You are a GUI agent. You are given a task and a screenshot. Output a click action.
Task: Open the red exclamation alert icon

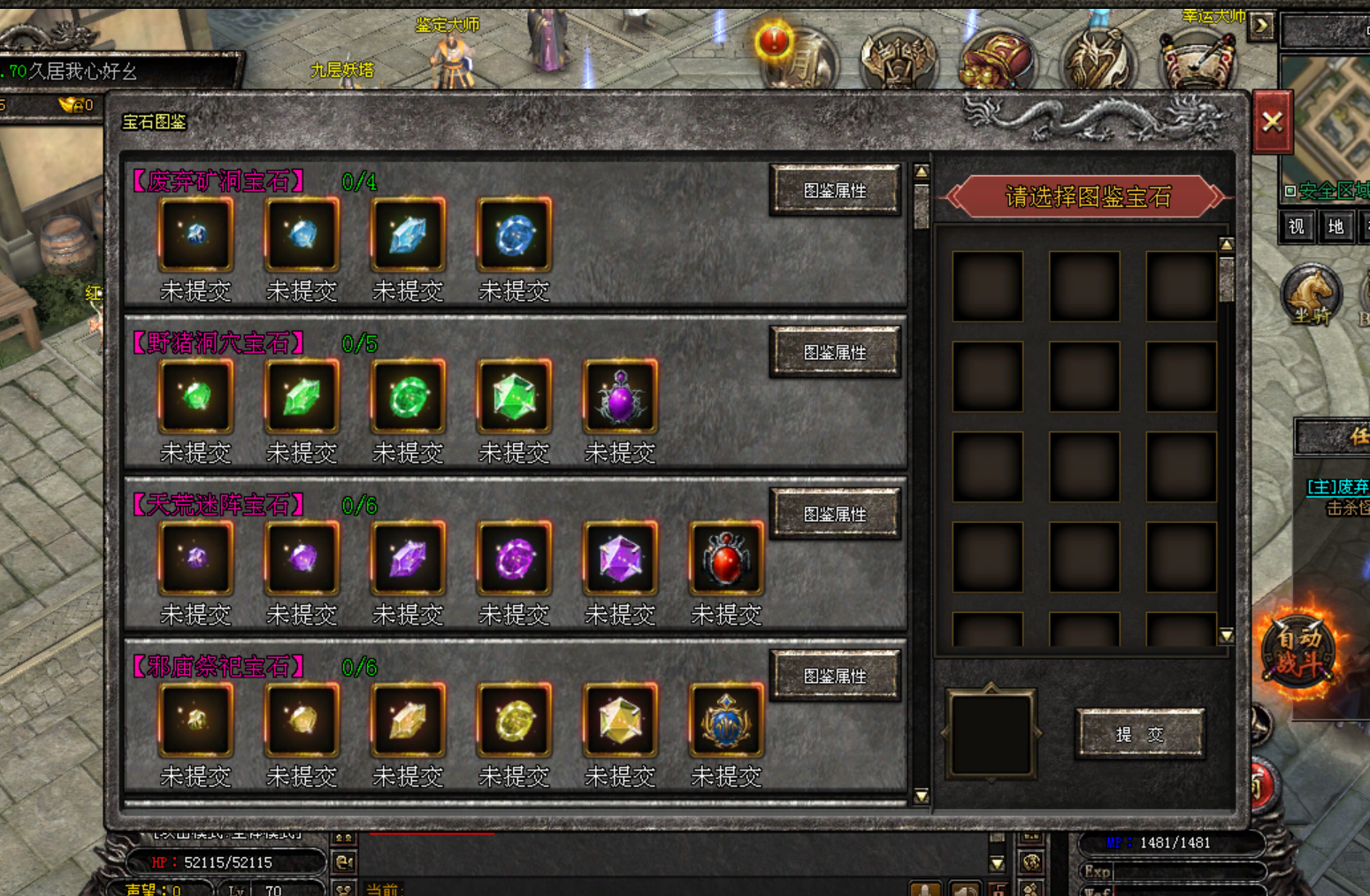pyautogui.click(x=775, y=40)
